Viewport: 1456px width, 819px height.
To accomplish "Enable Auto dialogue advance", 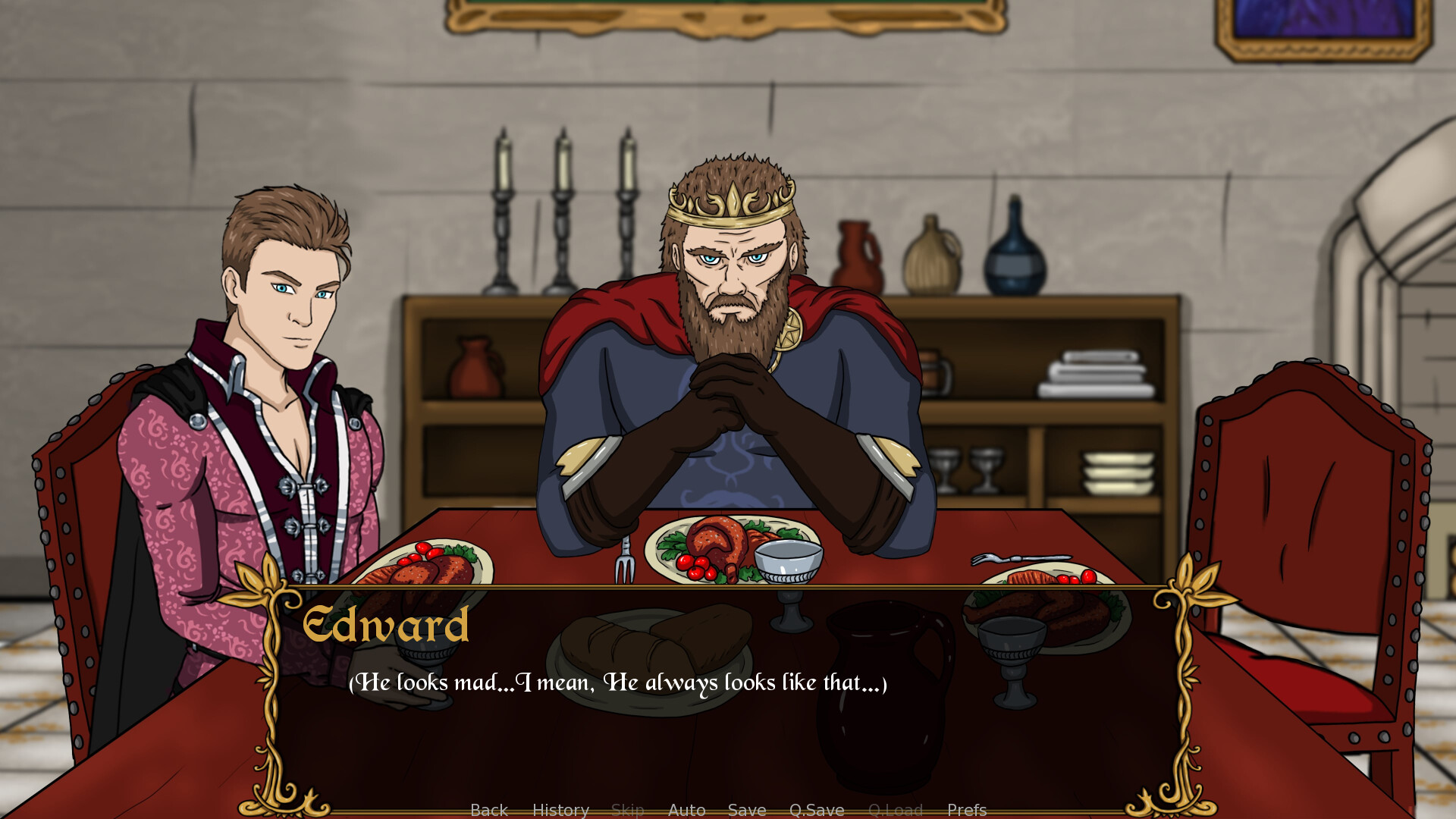I will pos(686,810).
